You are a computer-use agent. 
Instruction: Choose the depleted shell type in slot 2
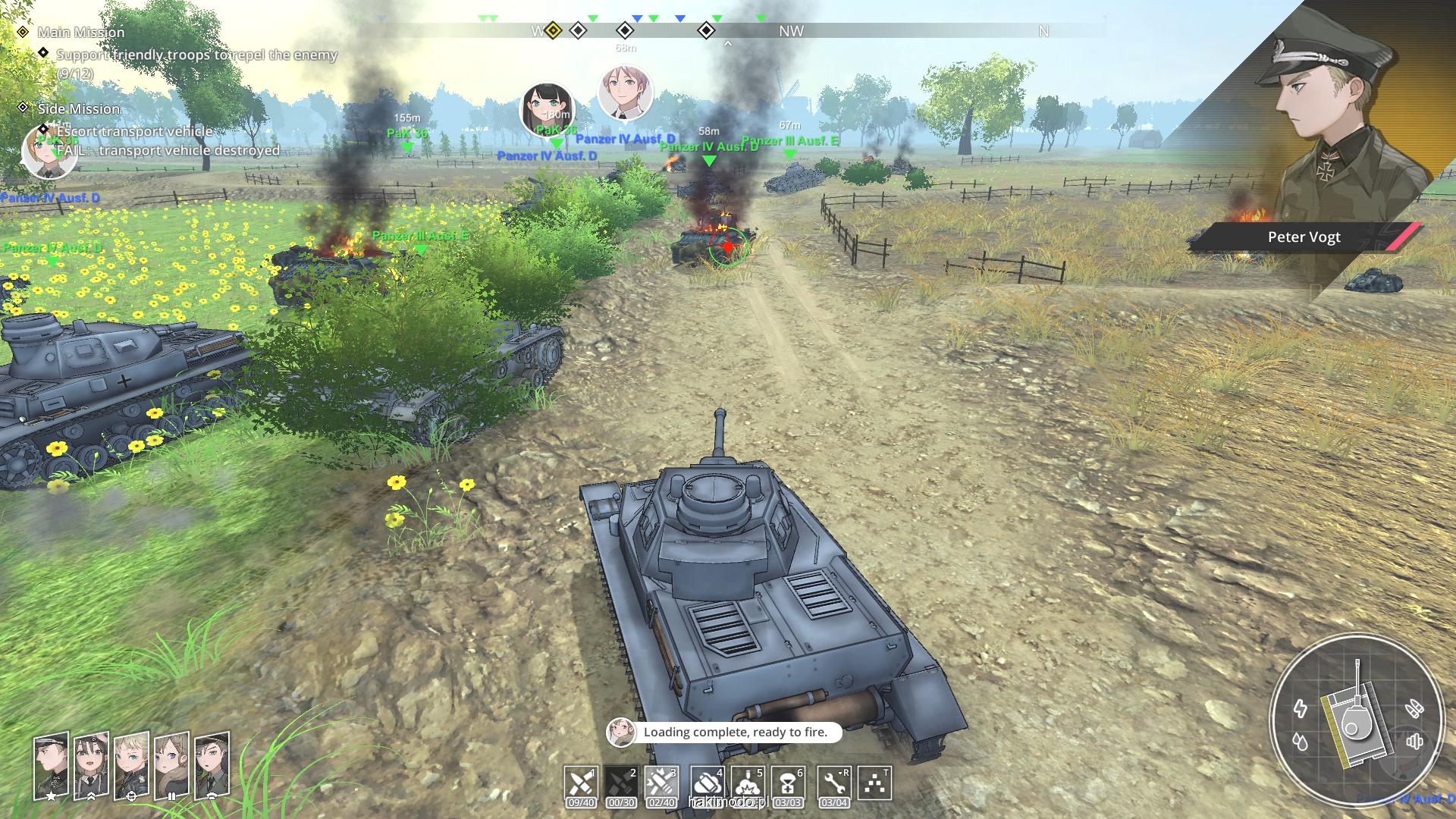click(x=621, y=783)
